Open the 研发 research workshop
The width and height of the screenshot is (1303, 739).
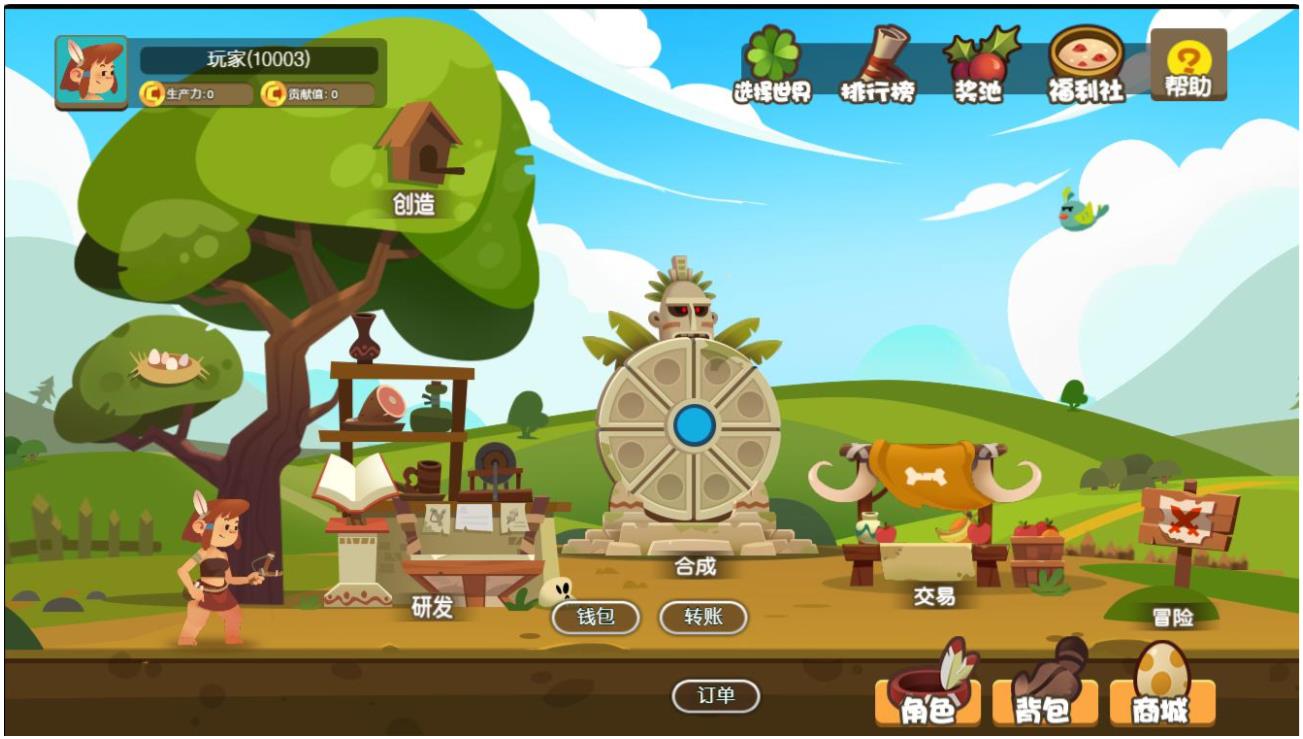click(430, 540)
